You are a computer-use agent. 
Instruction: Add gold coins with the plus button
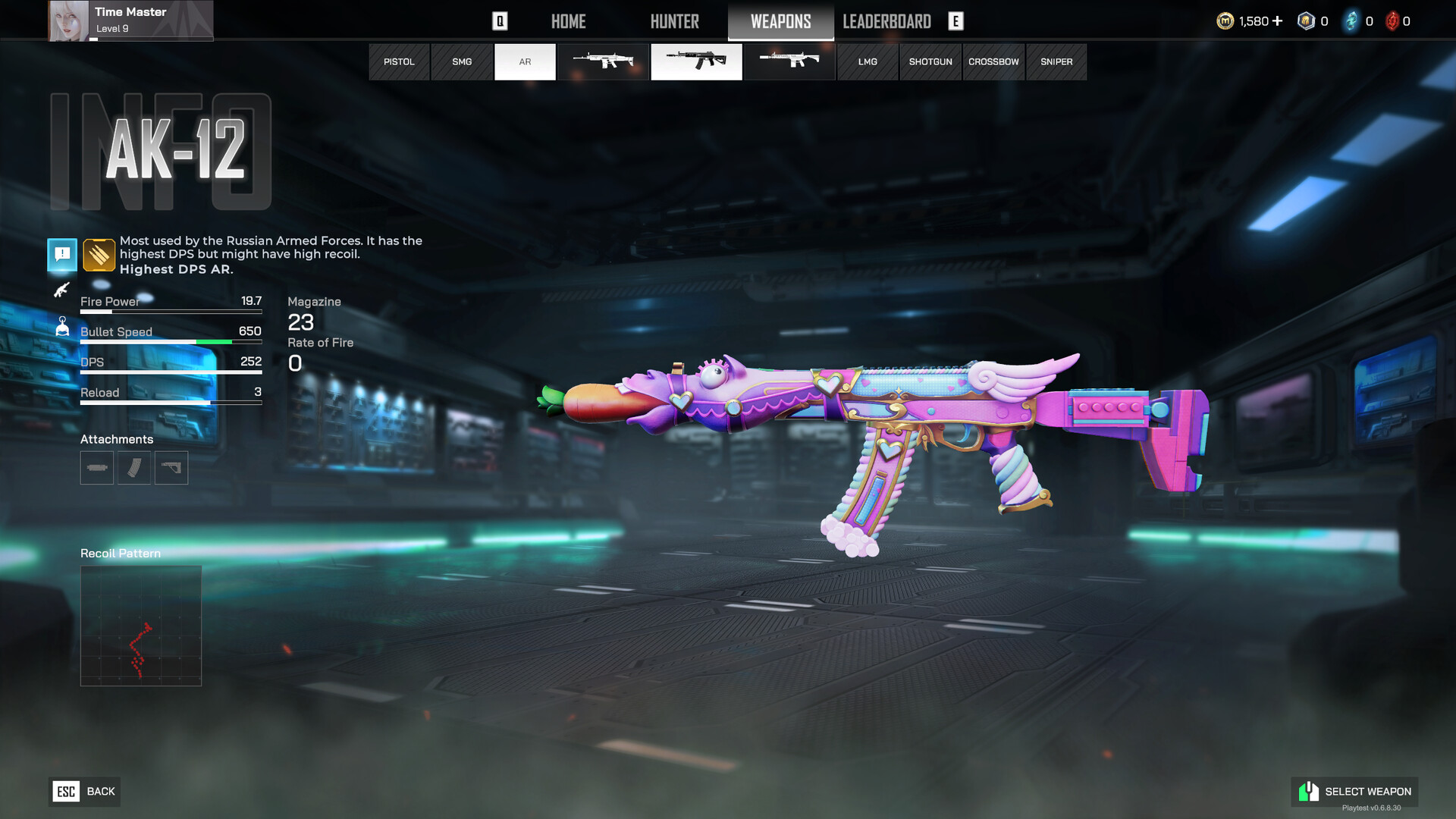1278,21
